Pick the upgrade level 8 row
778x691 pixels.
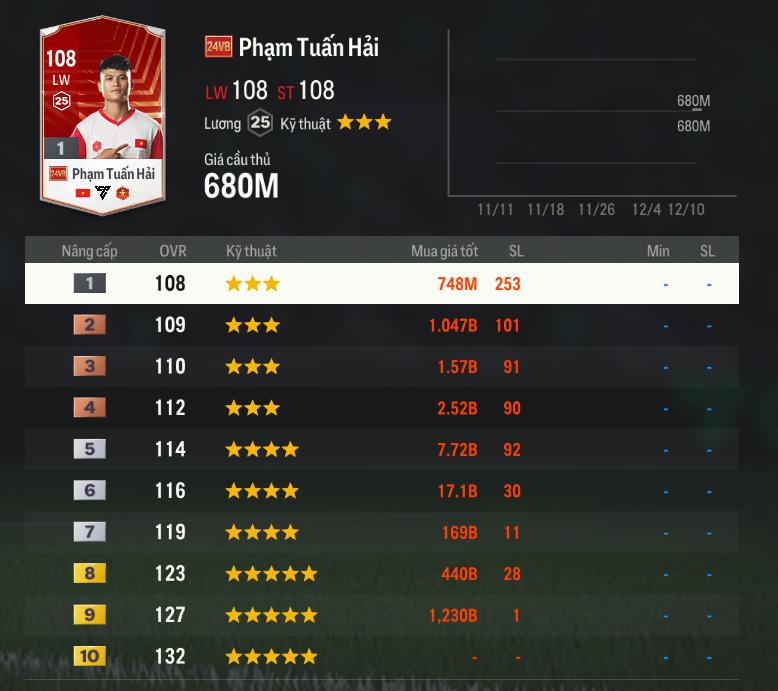click(x=381, y=574)
